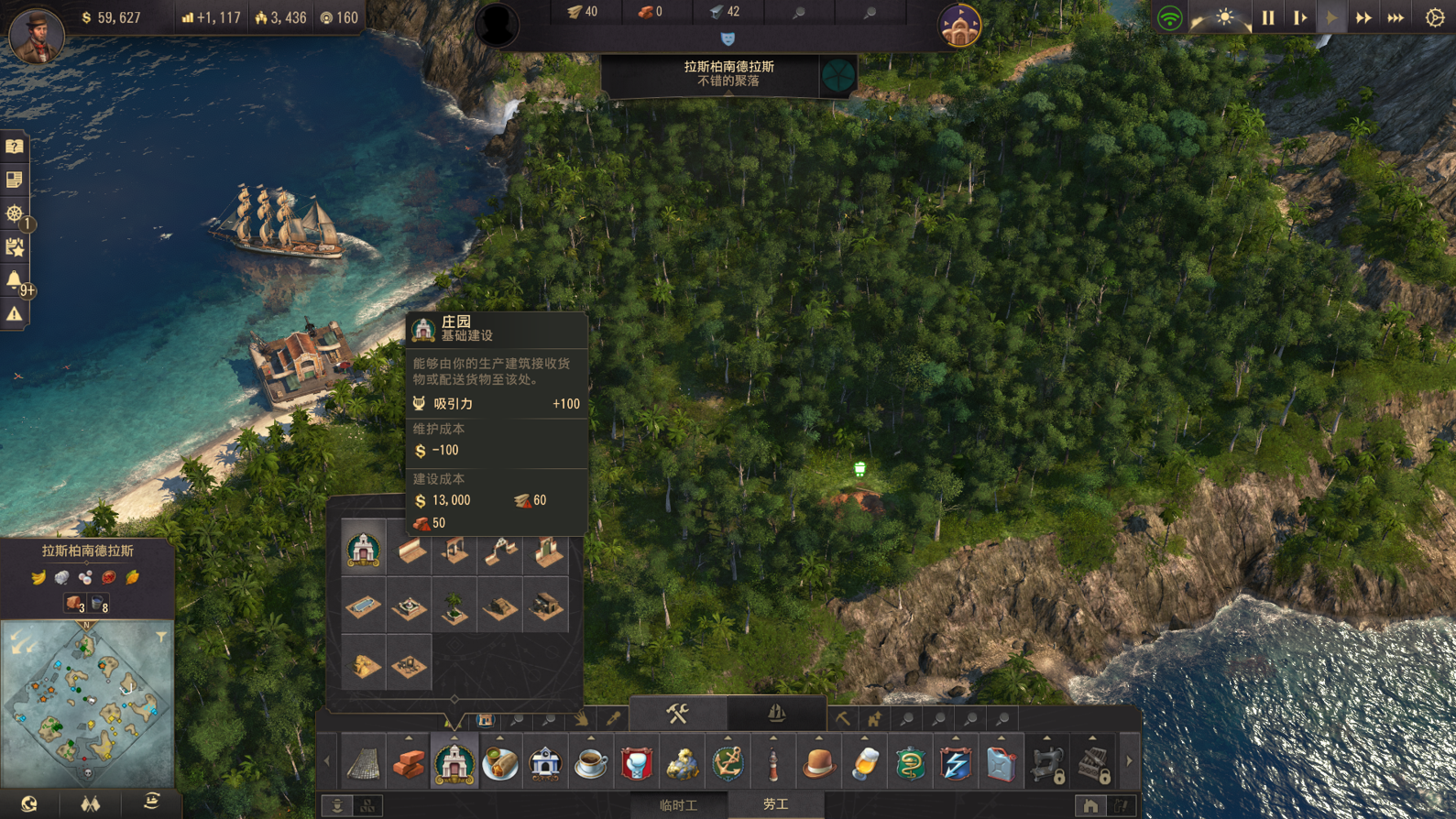
Task: Click the minimap of the island region
Action: [x=87, y=703]
